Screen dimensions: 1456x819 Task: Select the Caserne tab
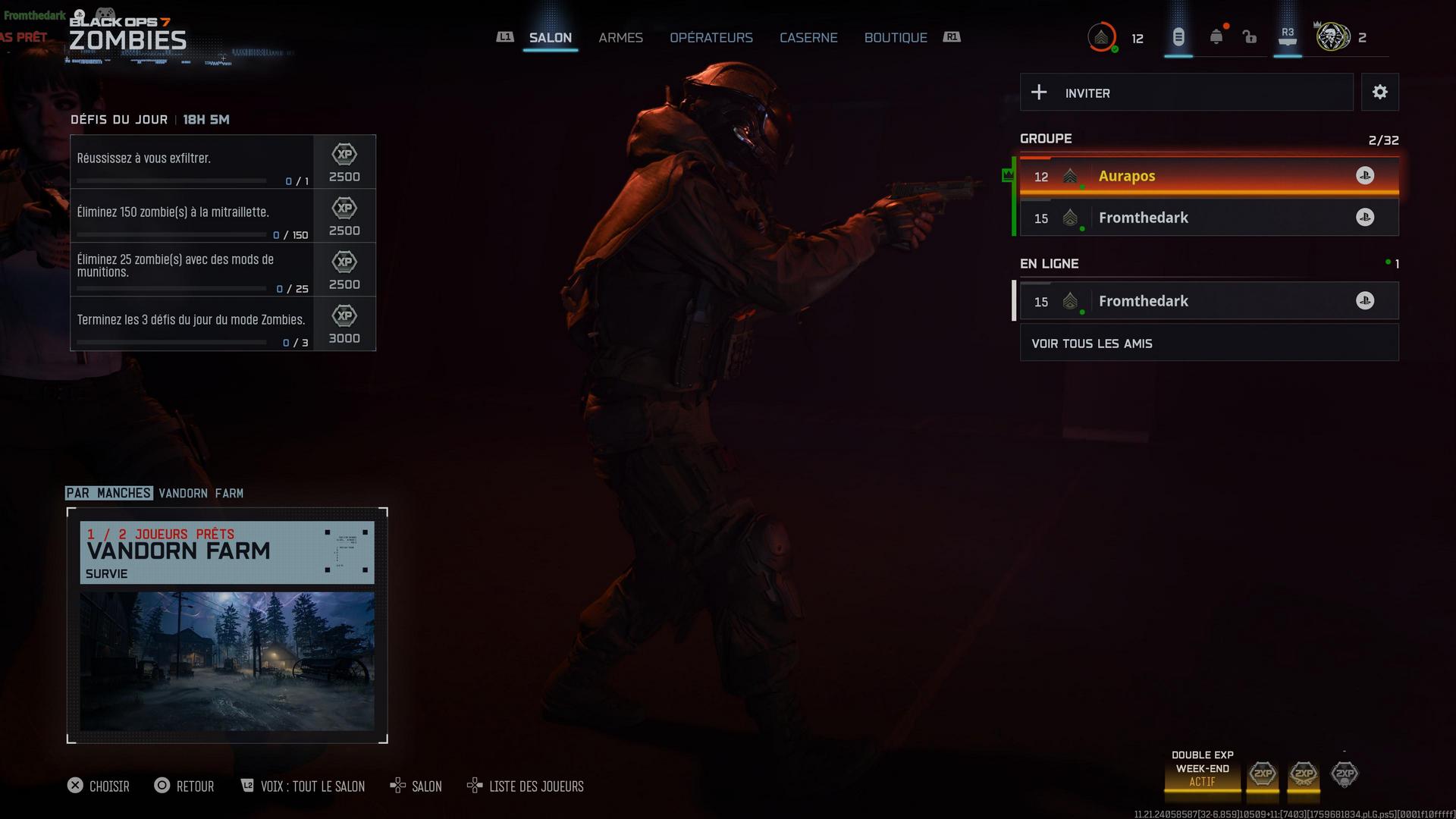pos(808,38)
